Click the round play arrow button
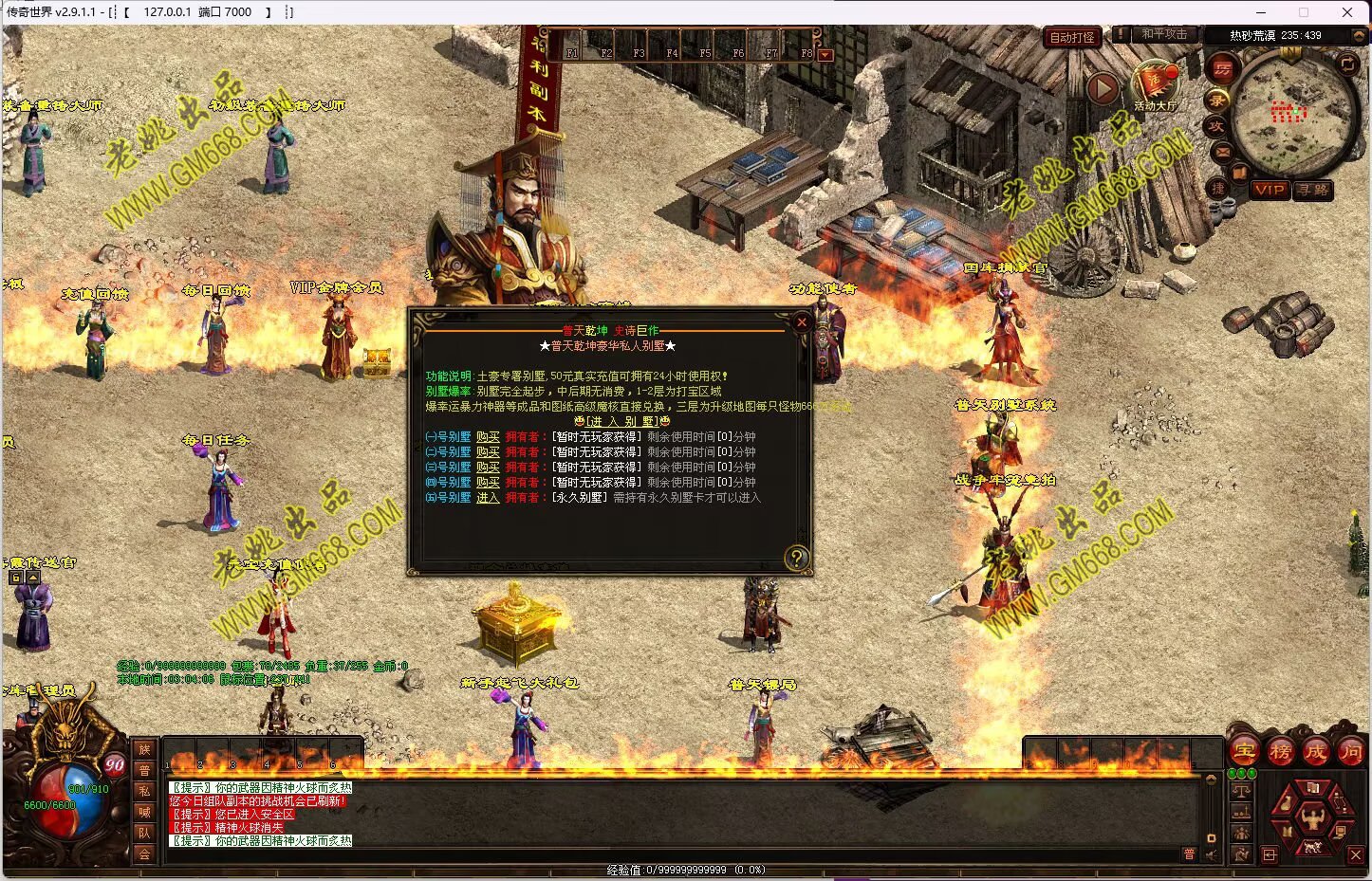 (1102, 88)
